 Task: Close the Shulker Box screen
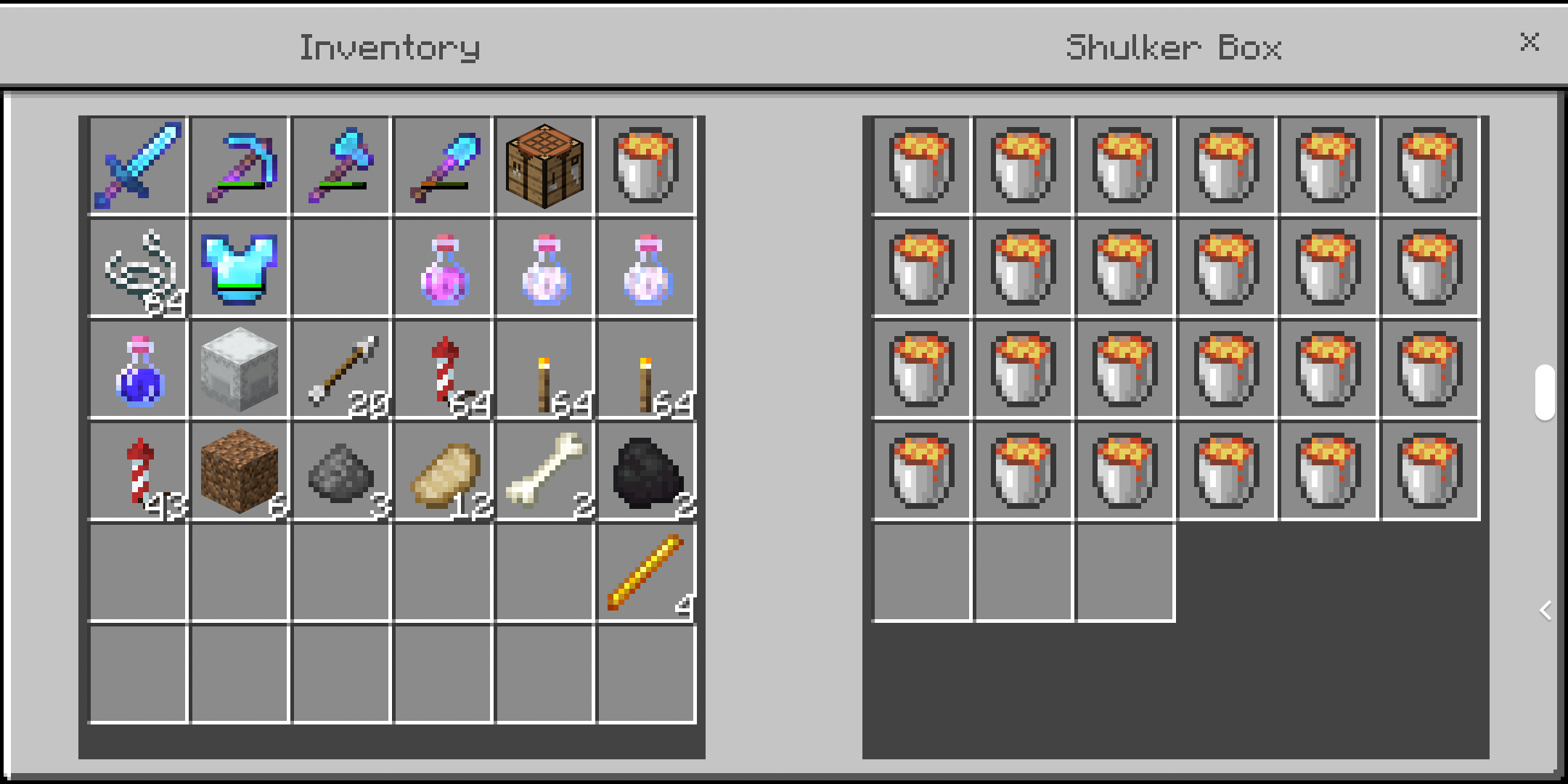point(1530,43)
